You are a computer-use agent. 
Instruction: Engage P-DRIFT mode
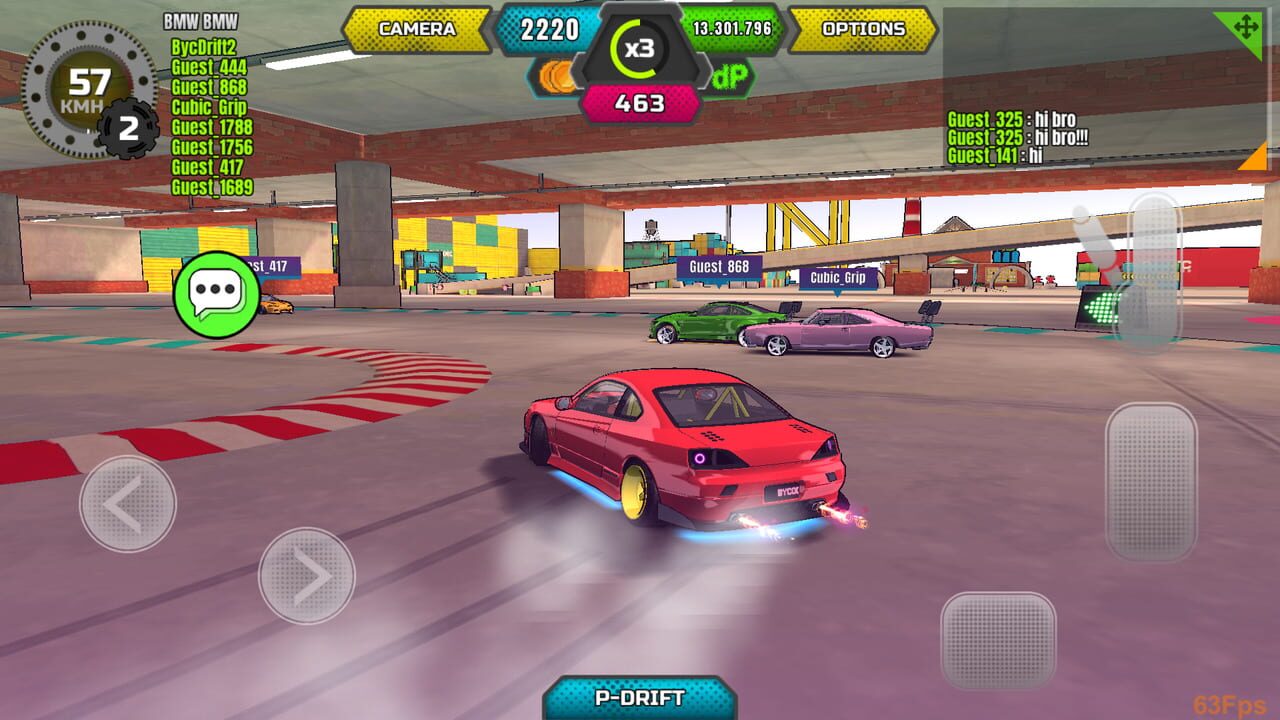[x=640, y=702]
